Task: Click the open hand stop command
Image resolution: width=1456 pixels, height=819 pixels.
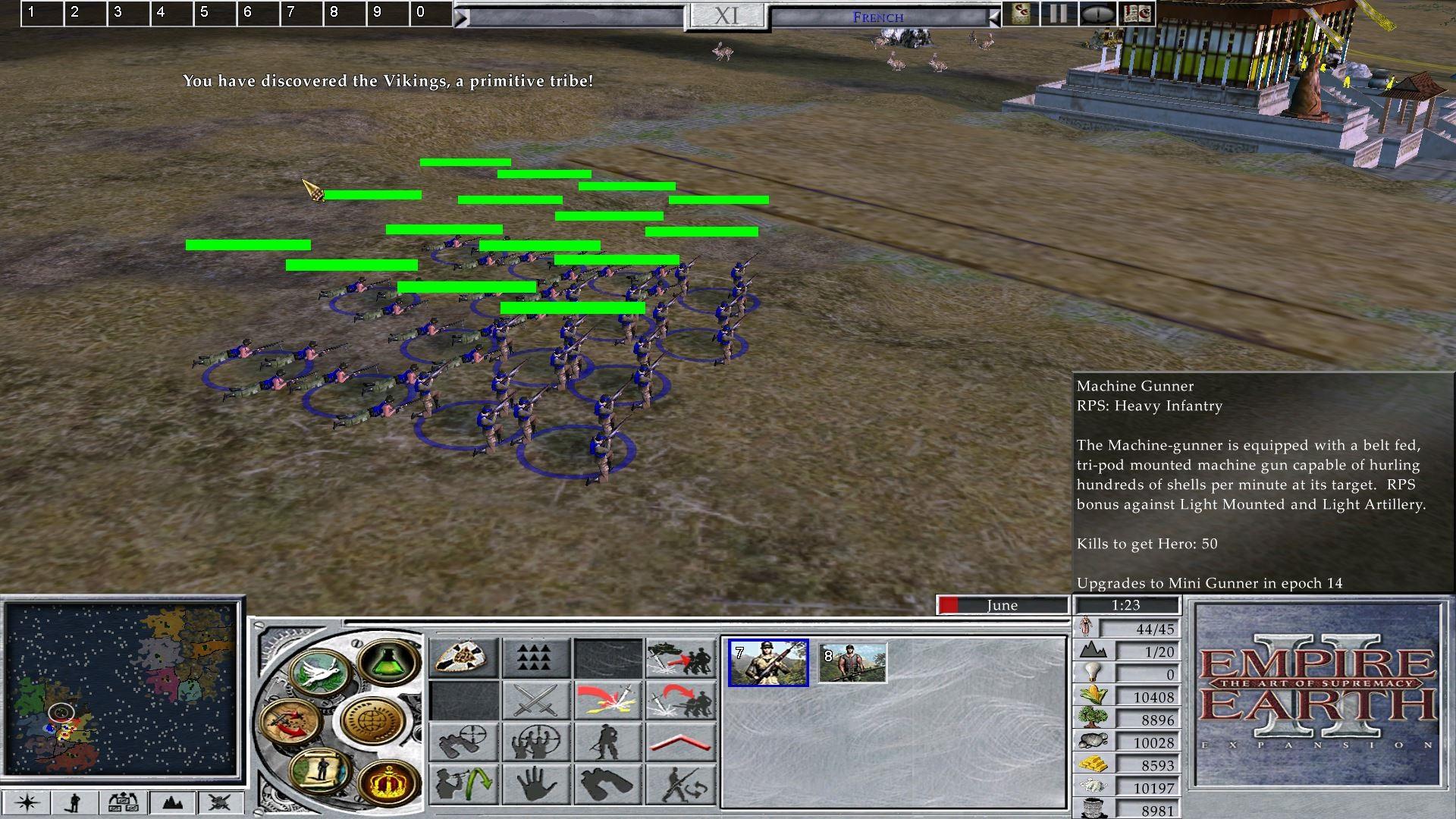Action: pos(536,783)
